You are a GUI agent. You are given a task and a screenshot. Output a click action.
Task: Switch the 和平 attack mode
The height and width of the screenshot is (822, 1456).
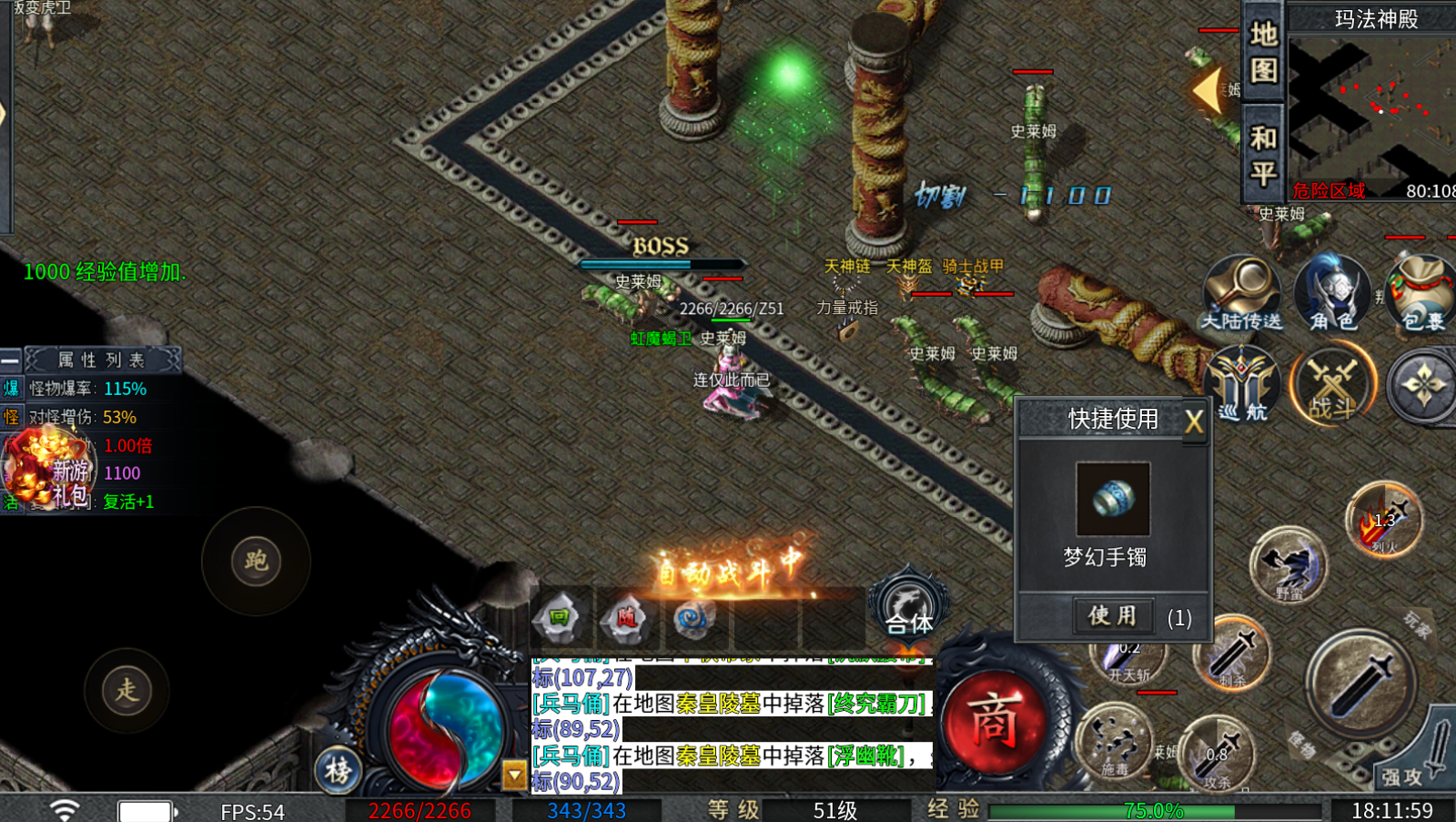tap(1263, 155)
